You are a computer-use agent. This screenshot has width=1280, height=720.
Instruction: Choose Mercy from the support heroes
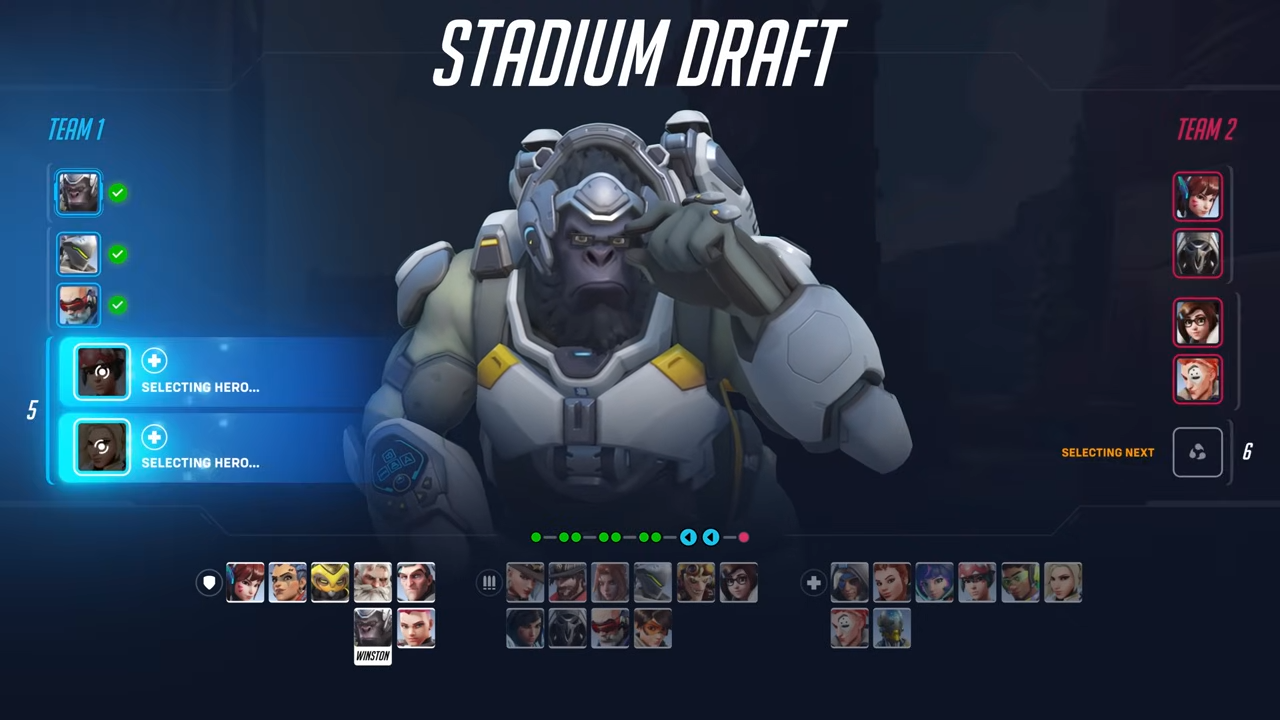point(1063,583)
